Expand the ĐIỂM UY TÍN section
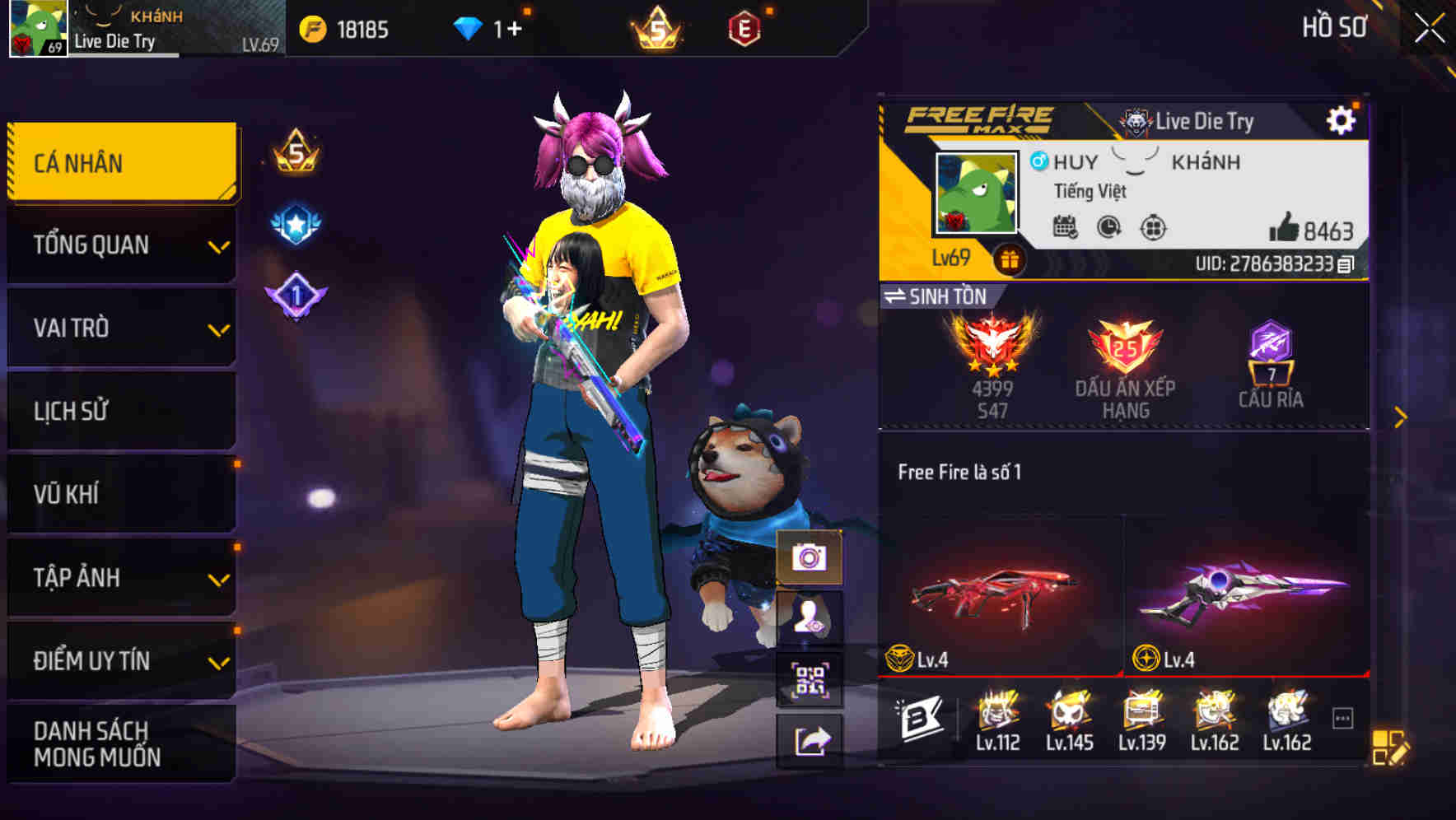The width and height of the screenshot is (1456, 820). pyautogui.click(x=119, y=659)
